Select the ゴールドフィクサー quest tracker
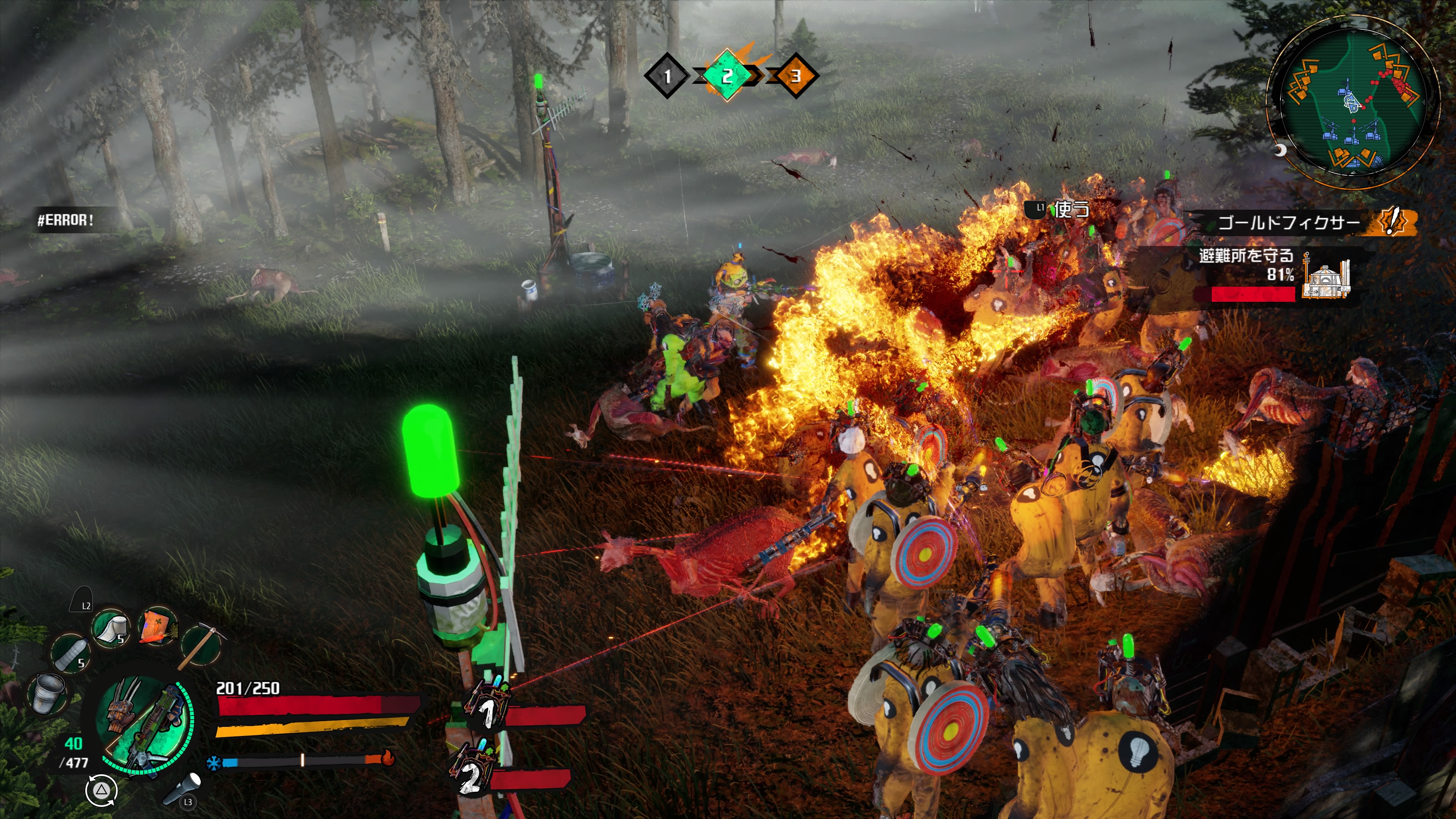 (x=1289, y=223)
